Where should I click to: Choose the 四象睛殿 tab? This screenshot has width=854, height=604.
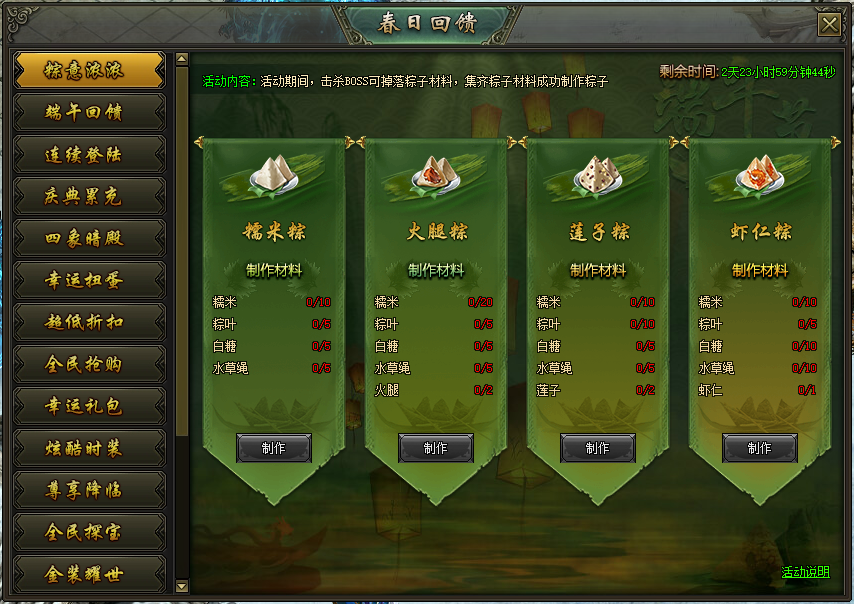tap(89, 238)
